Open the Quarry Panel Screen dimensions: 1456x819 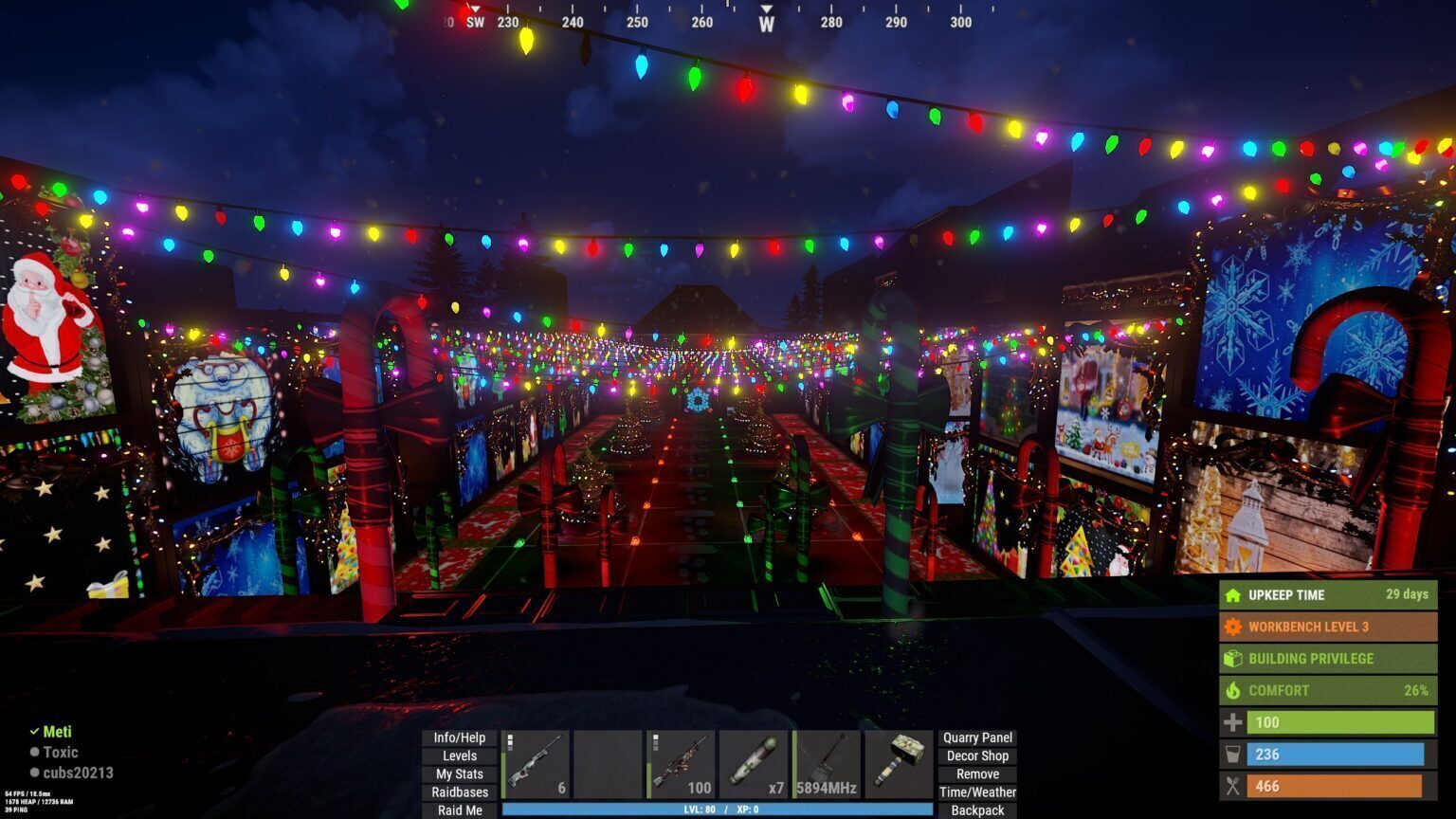pos(977,737)
